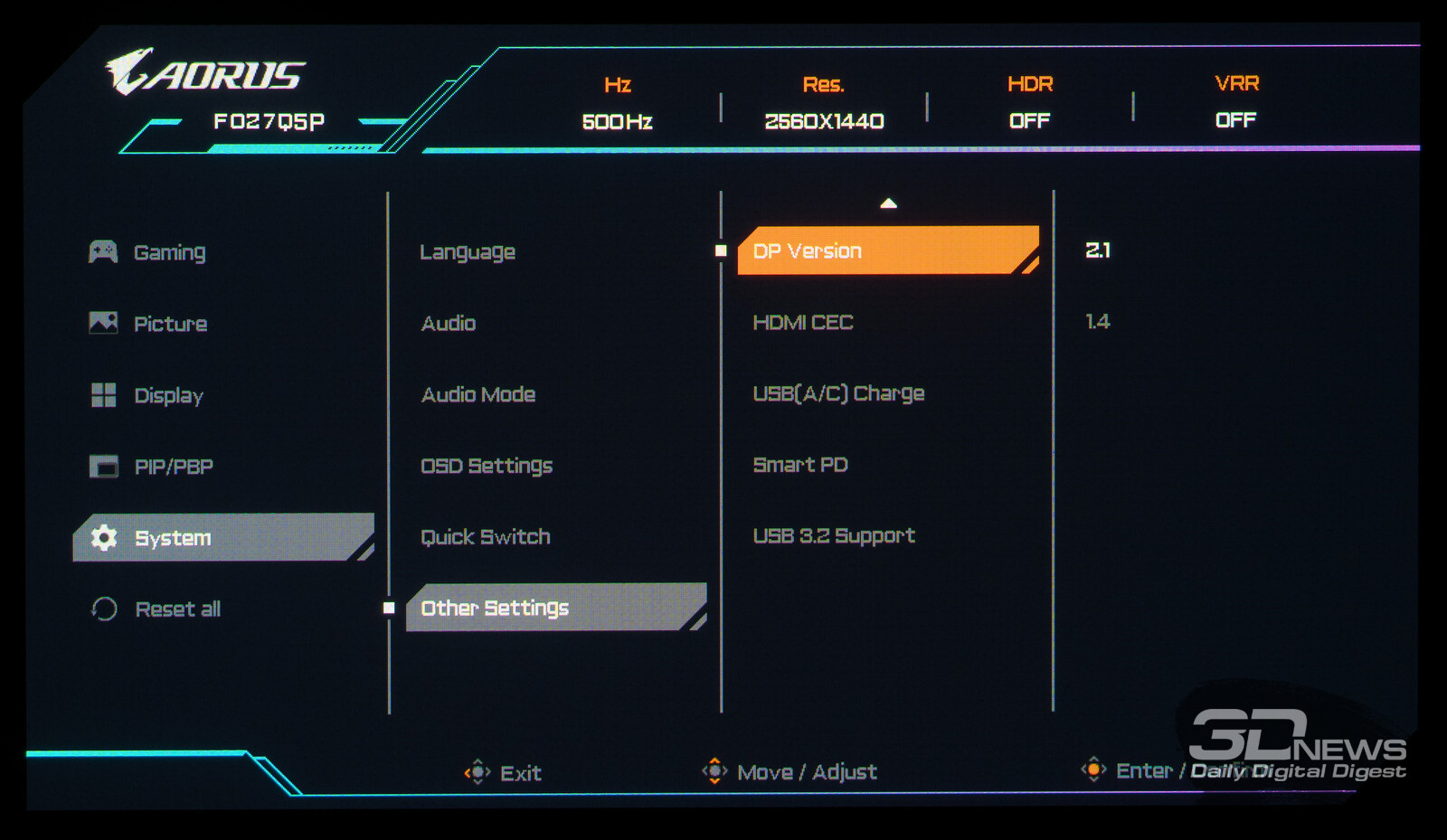This screenshot has width=1447, height=840.
Task: Open the Gaming settings category
Action: pyautogui.click(x=169, y=252)
